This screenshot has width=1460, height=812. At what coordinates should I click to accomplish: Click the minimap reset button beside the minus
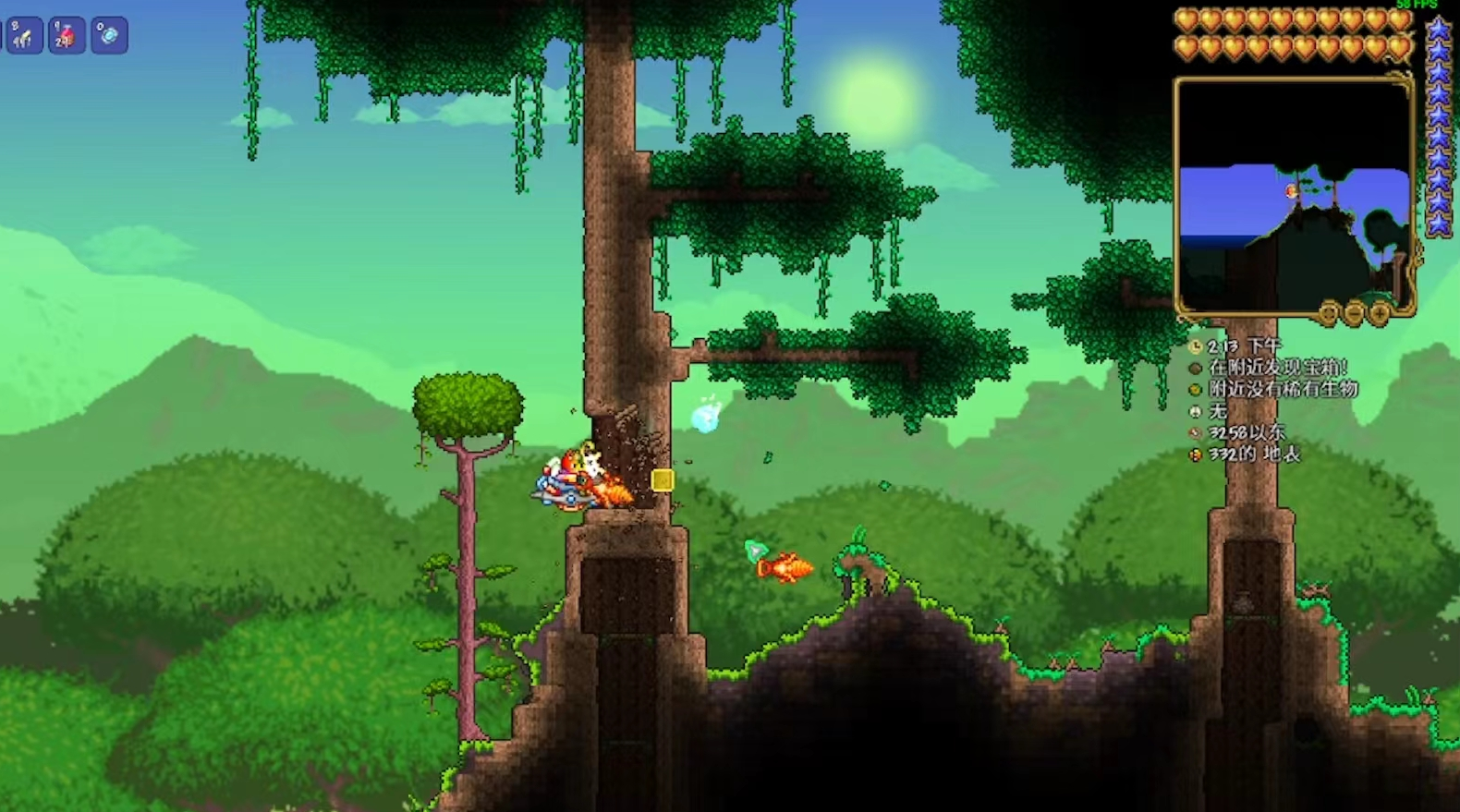tap(1329, 314)
